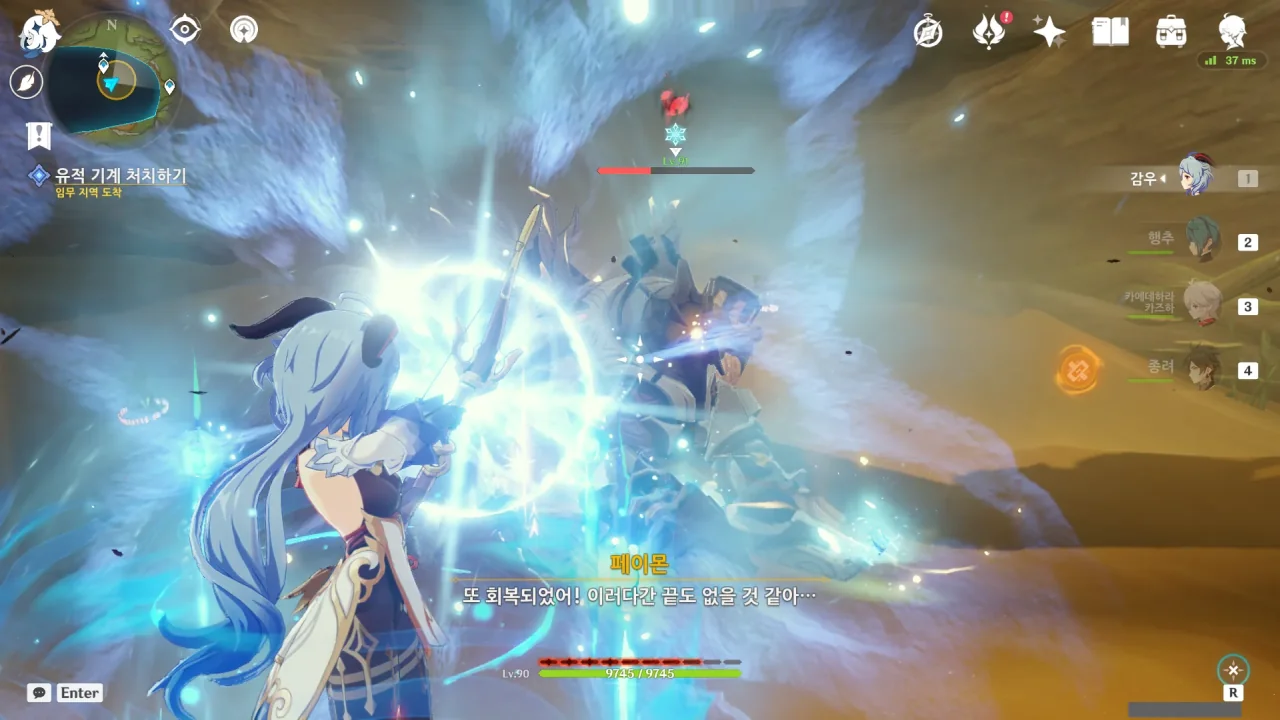This screenshot has height=720, width=1280.
Task: Open the inventory backpack icon
Action: [1170, 32]
